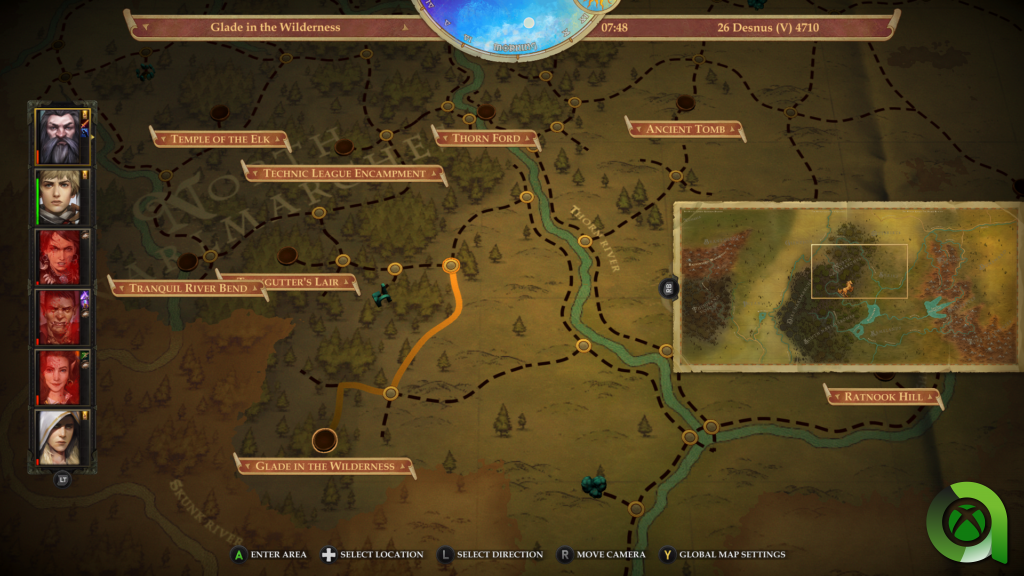Select the Ancient Tomb location label
The image size is (1024, 576).
pyautogui.click(x=685, y=129)
